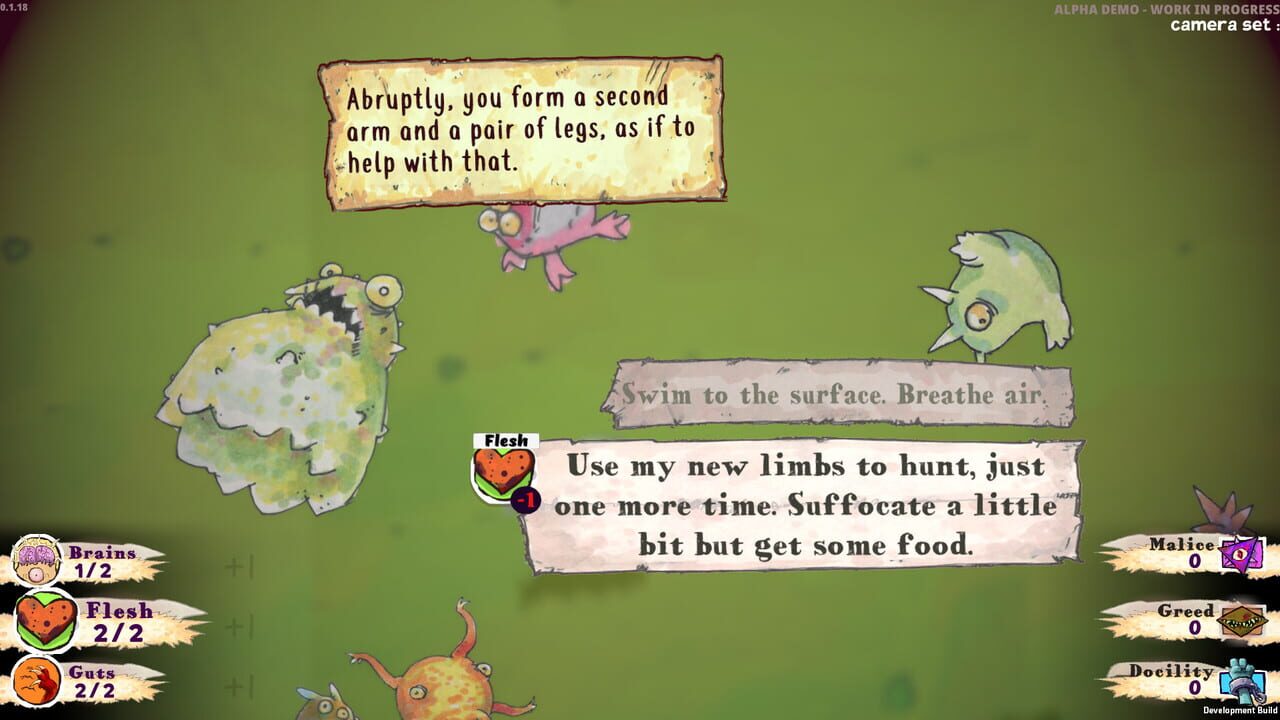
Task: Click the -1 badge under the Flesh cost
Action: [527, 497]
